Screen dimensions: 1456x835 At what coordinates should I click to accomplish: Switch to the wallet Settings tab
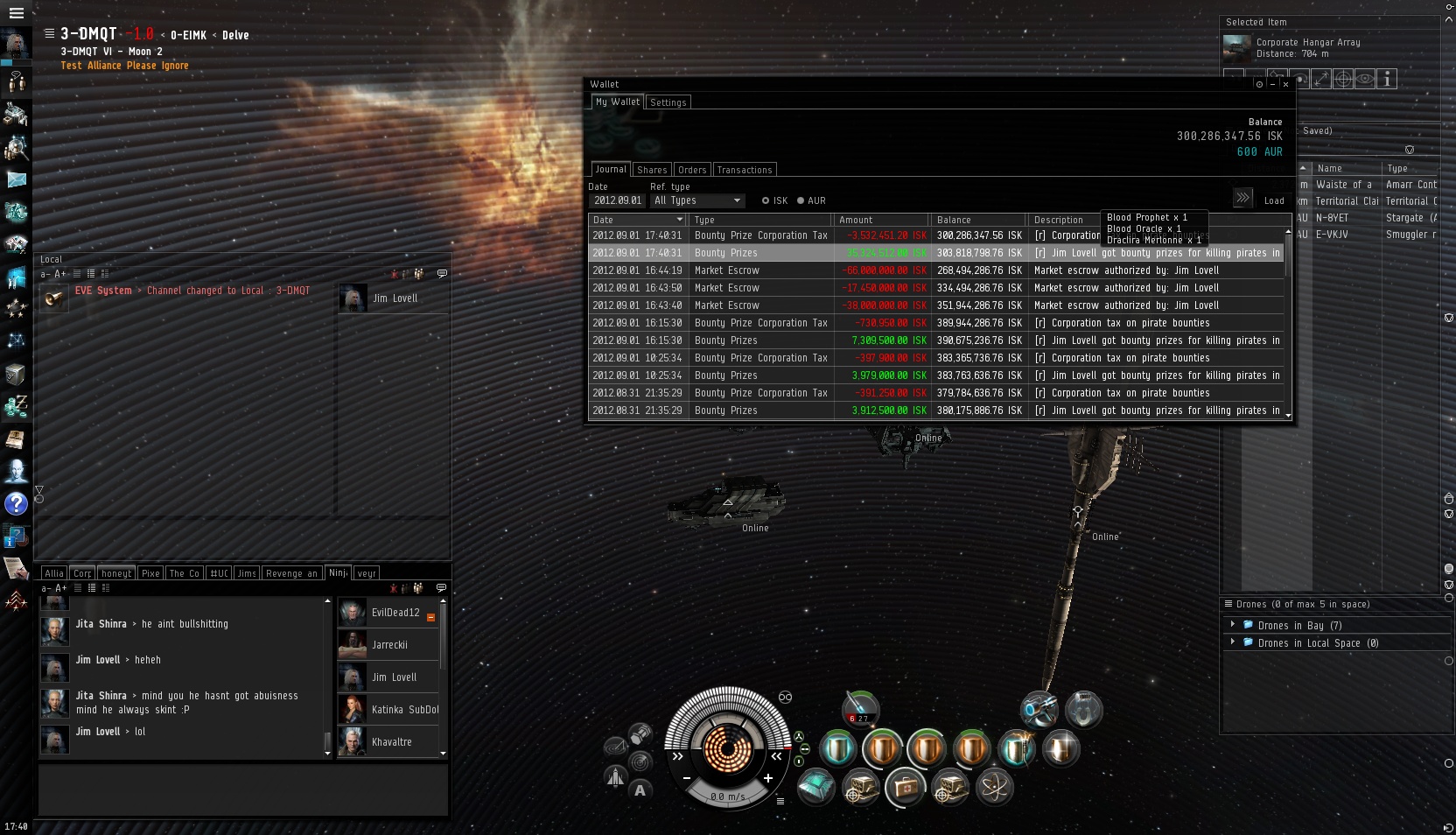(x=668, y=102)
